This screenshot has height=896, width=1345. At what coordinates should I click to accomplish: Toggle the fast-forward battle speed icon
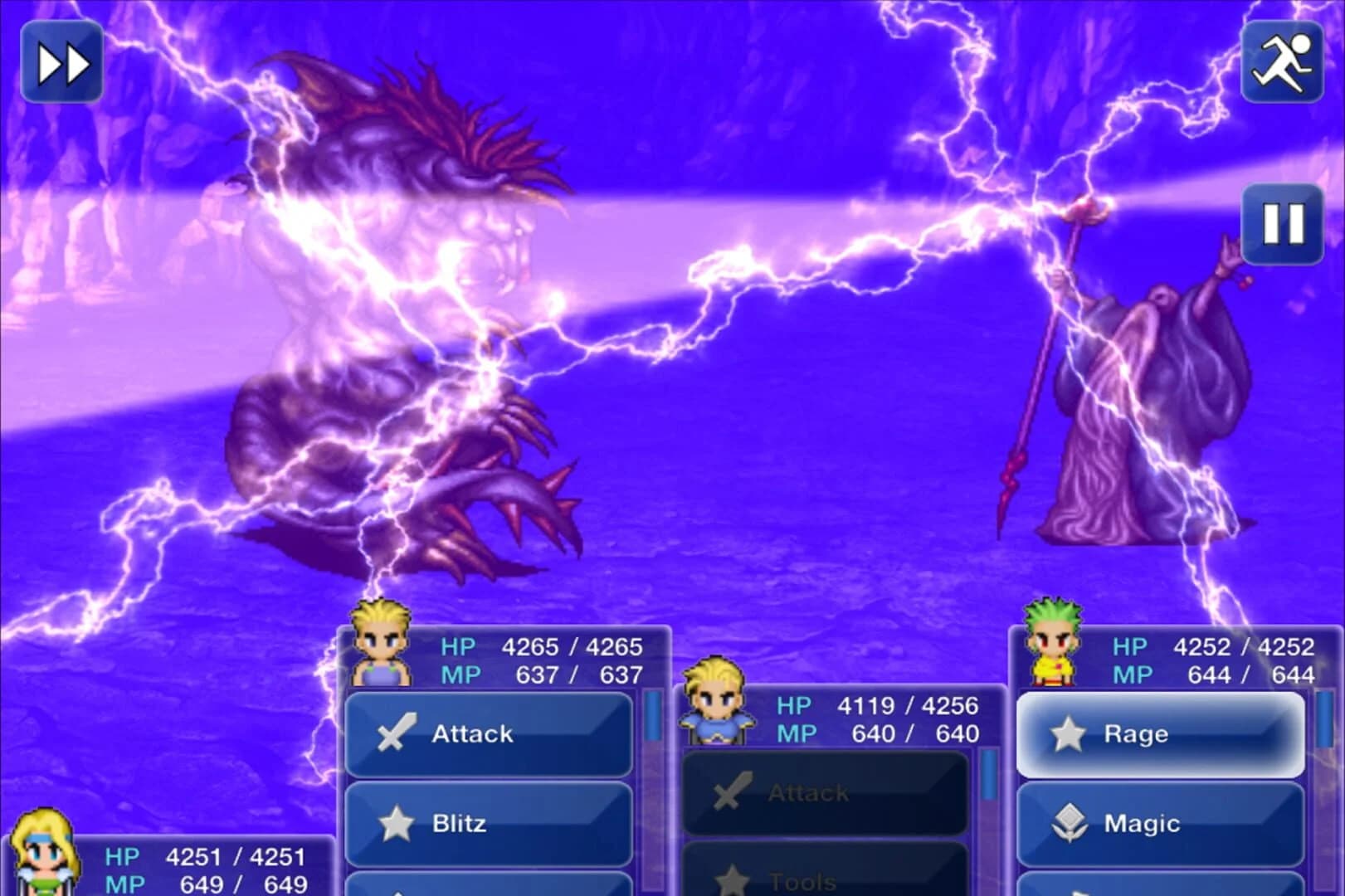tap(61, 61)
